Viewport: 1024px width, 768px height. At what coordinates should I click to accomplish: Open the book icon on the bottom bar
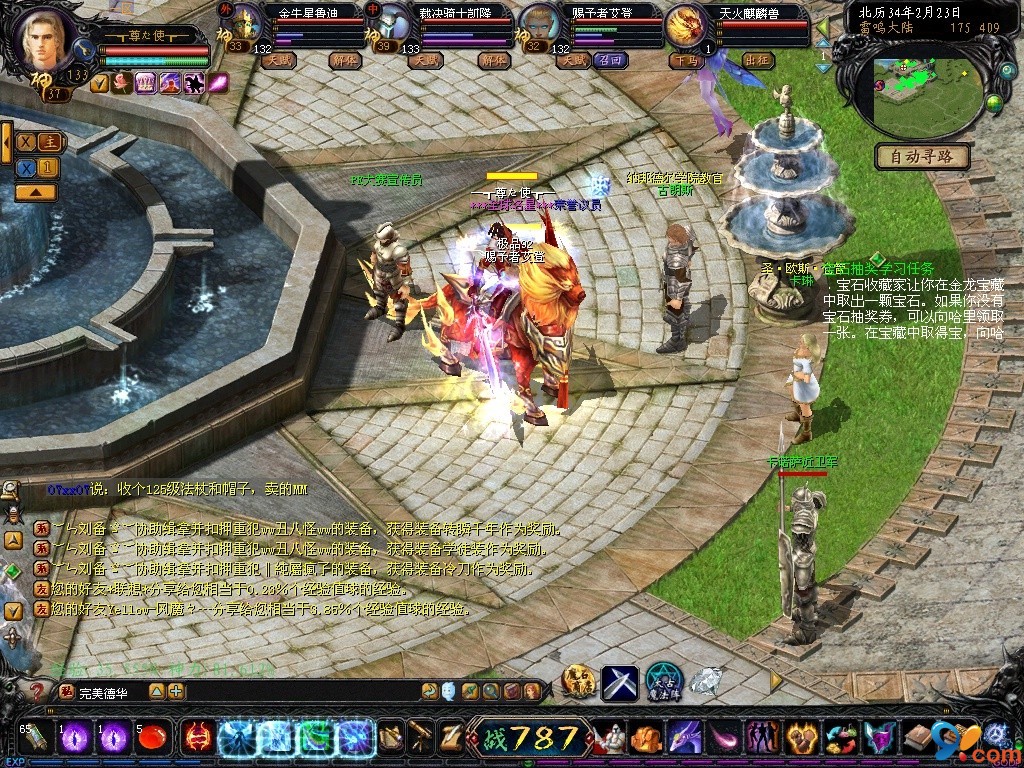917,738
